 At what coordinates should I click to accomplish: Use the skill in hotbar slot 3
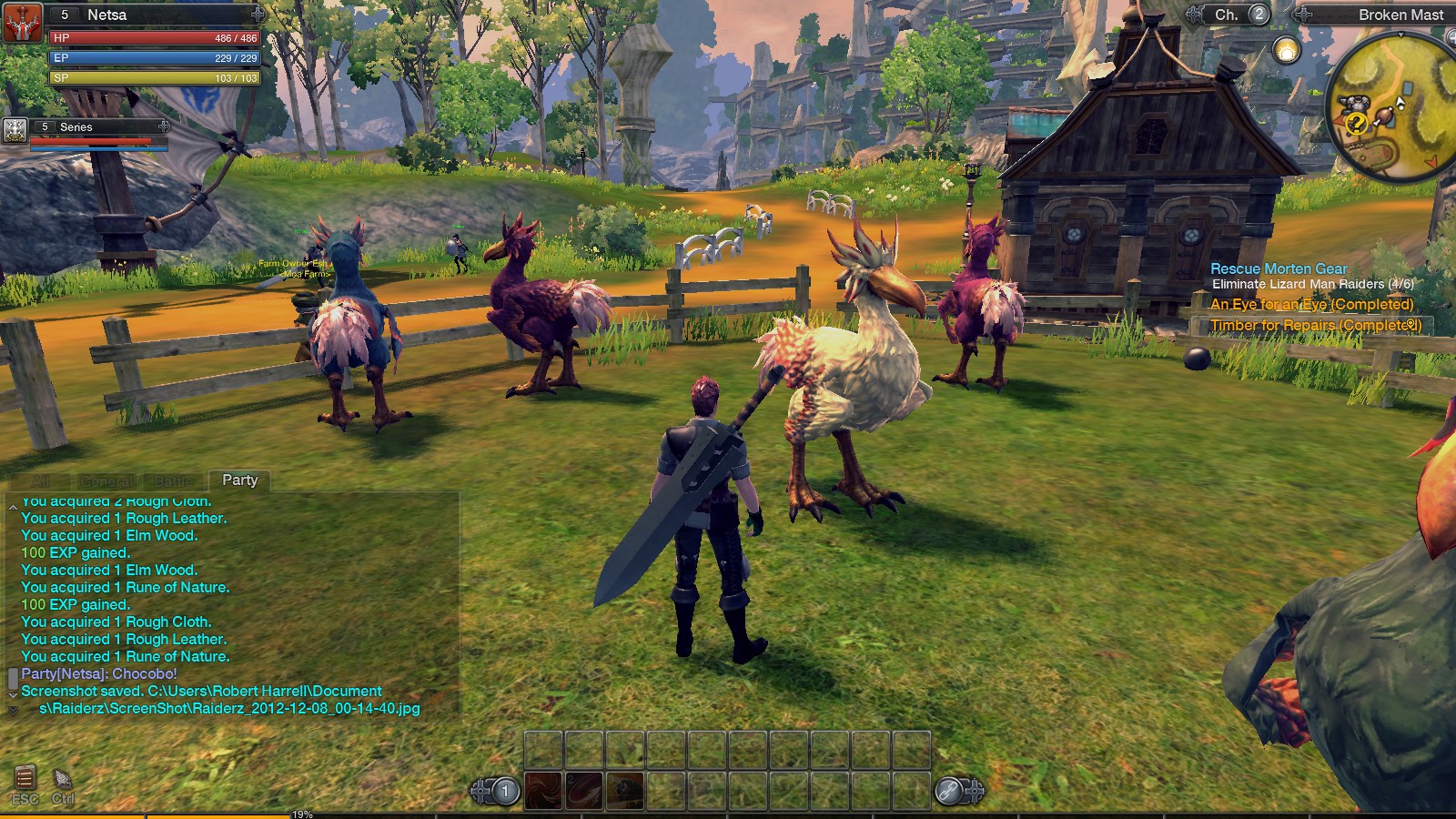point(626,792)
